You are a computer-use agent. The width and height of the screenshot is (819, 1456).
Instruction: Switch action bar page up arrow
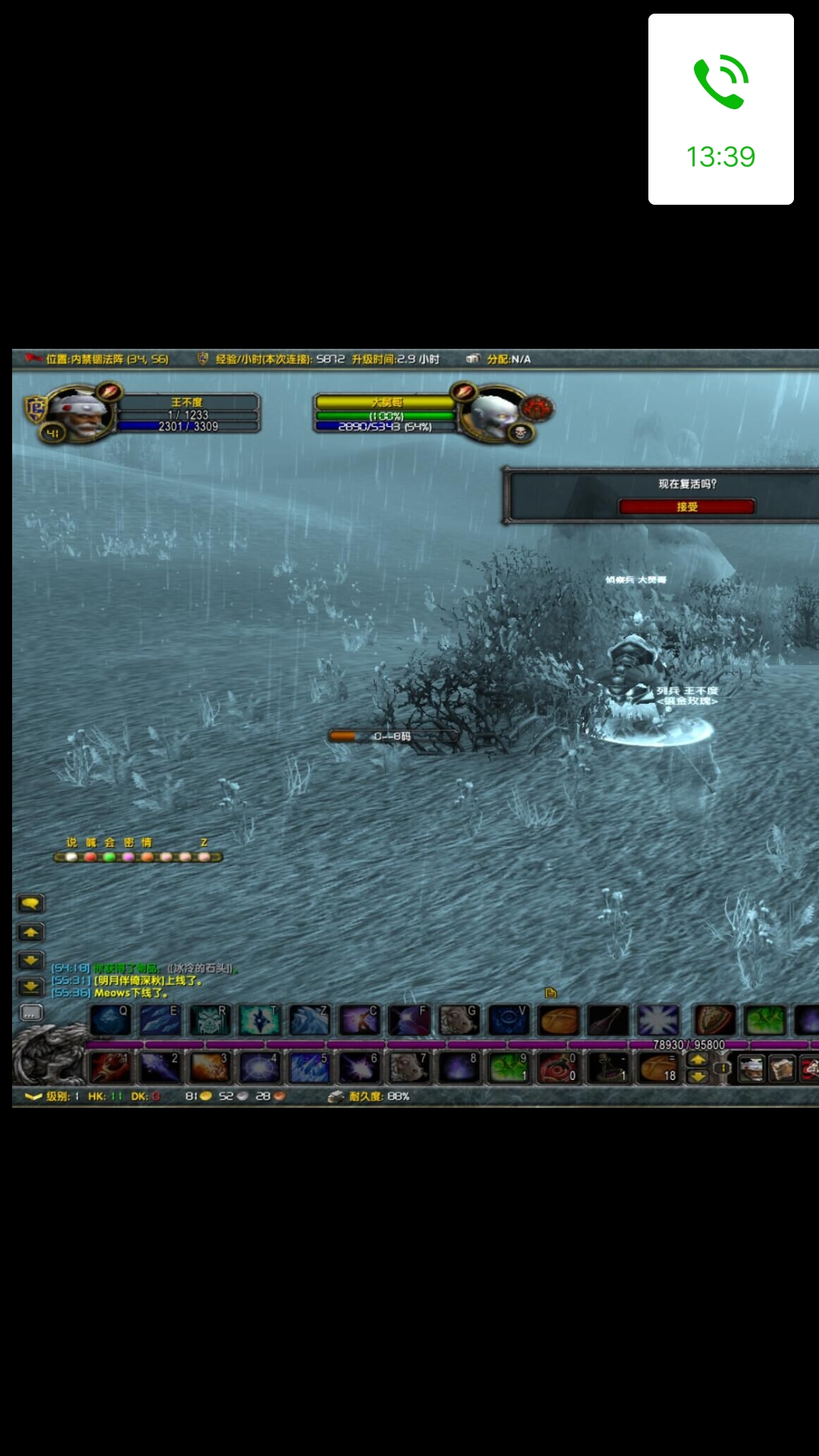pyautogui.click(x=698, y=1060)
